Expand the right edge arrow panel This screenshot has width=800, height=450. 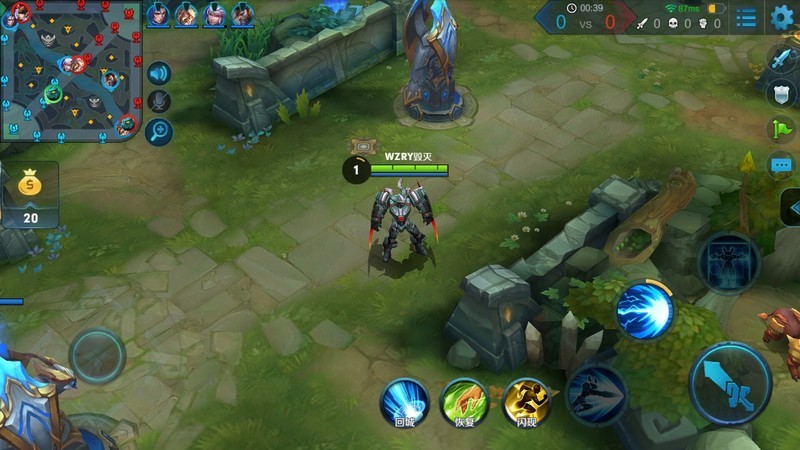tap(790, 208)
